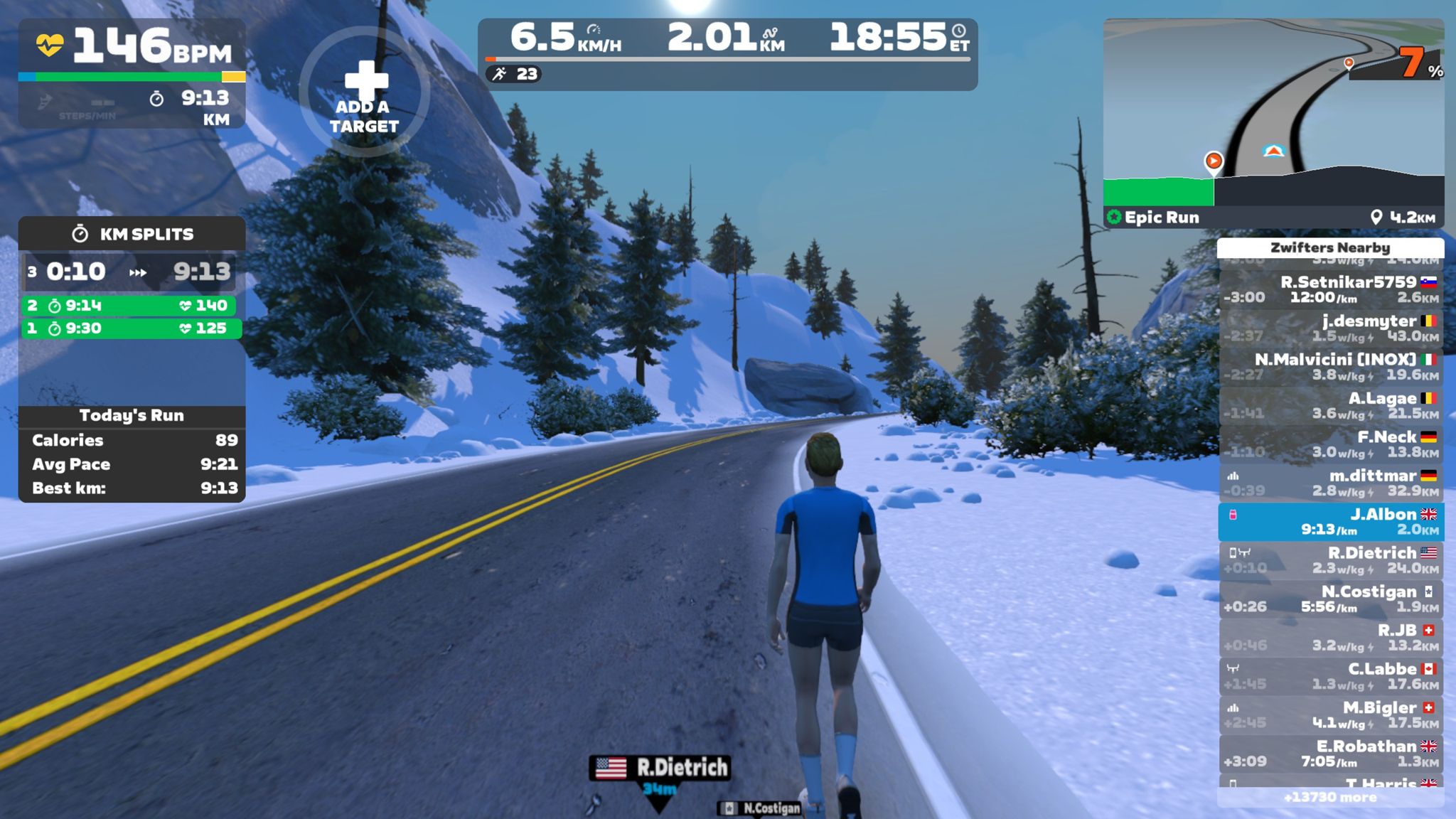Select C.Labbe rider row
This screenshot has height=819, width=1456.
click(1330, 676)
